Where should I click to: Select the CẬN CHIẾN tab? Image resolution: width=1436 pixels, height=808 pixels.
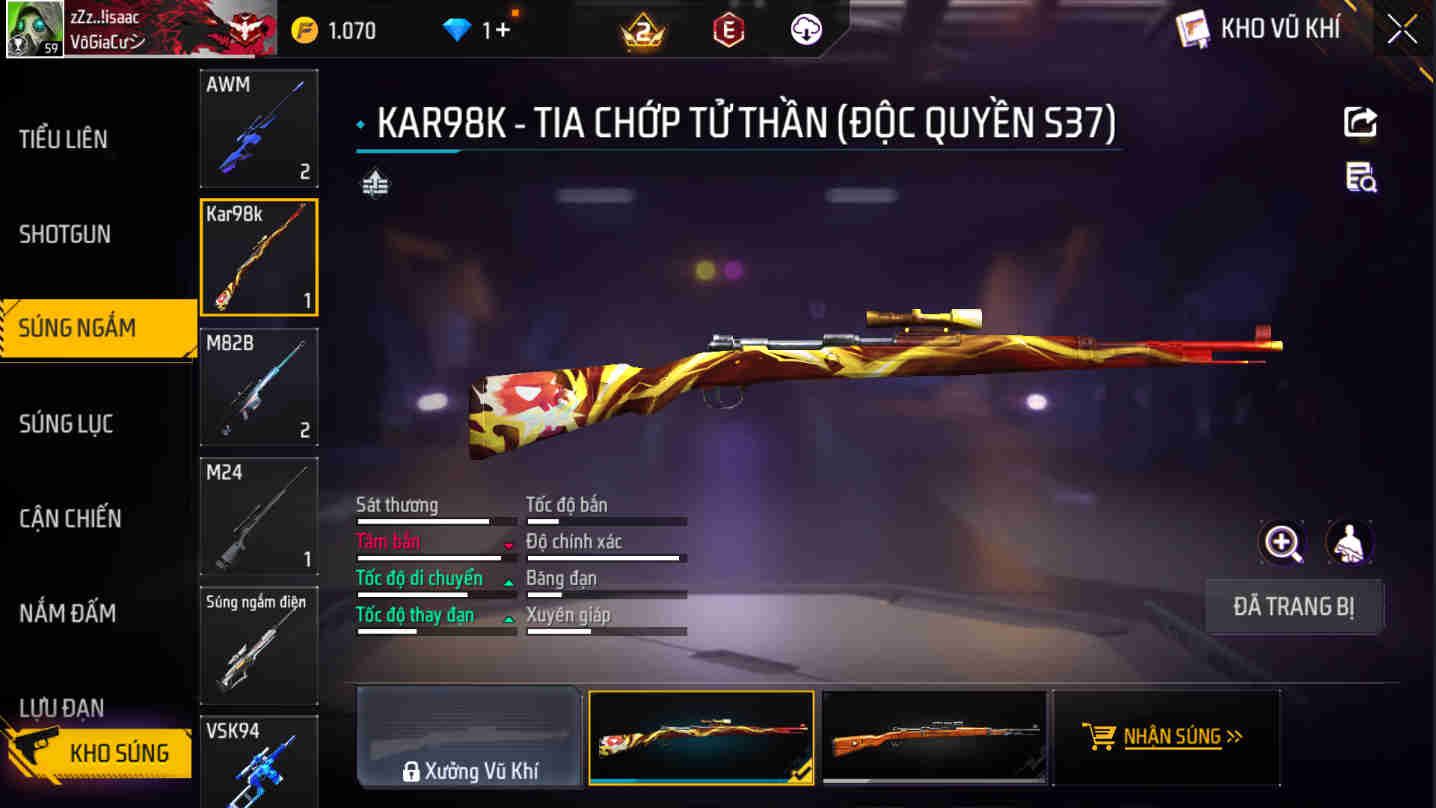tap(68, 518)
